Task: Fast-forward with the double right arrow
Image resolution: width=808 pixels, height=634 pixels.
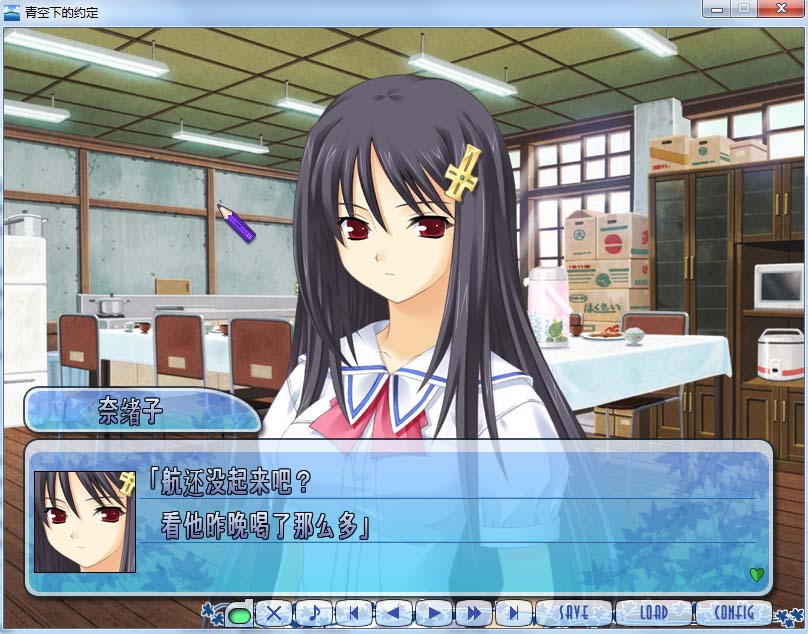Action: point(473,613)
